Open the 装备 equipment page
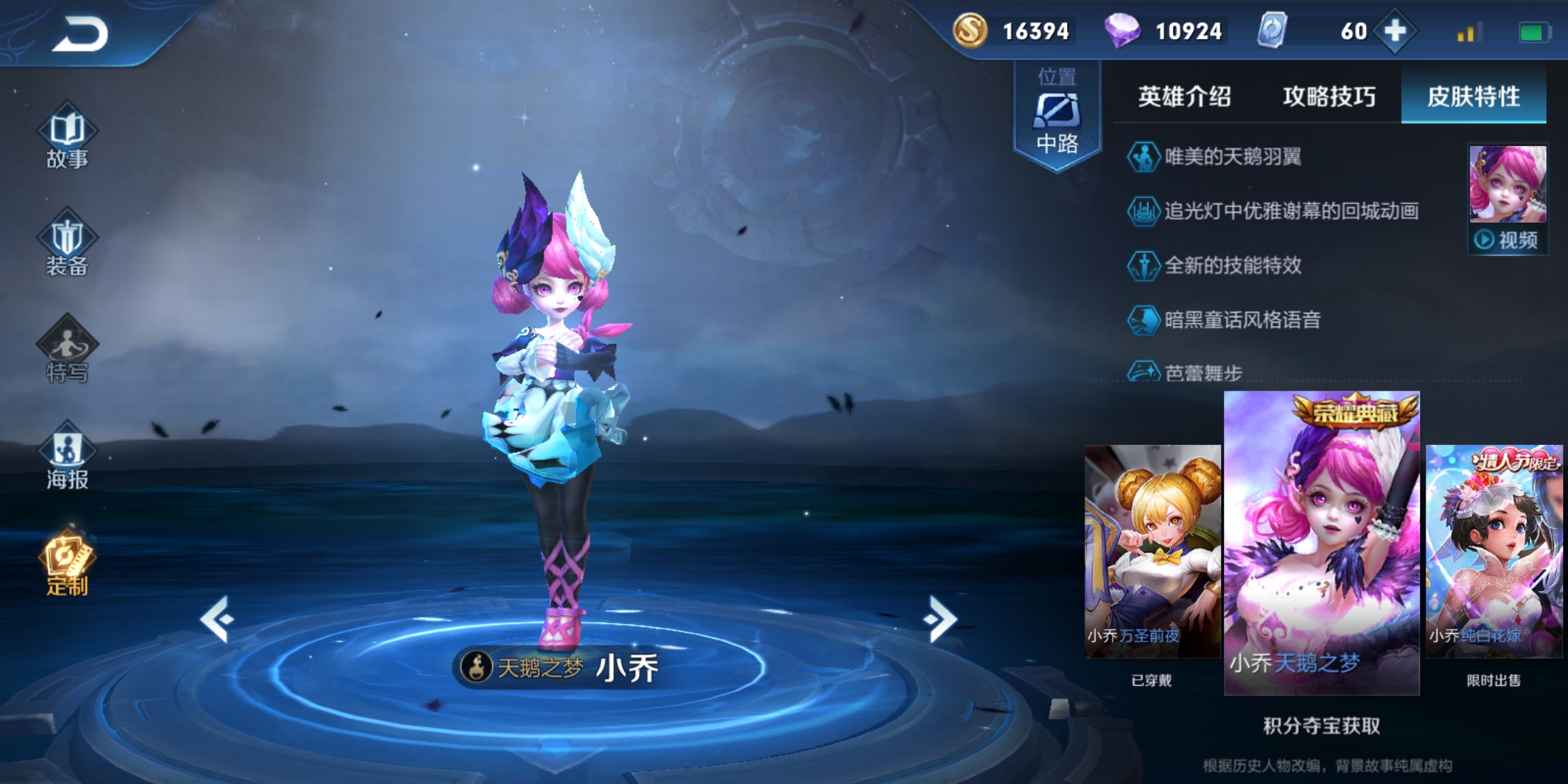The width and height of the screenshot is (1568, 784). pyautogui.click(x=68, y=245)
